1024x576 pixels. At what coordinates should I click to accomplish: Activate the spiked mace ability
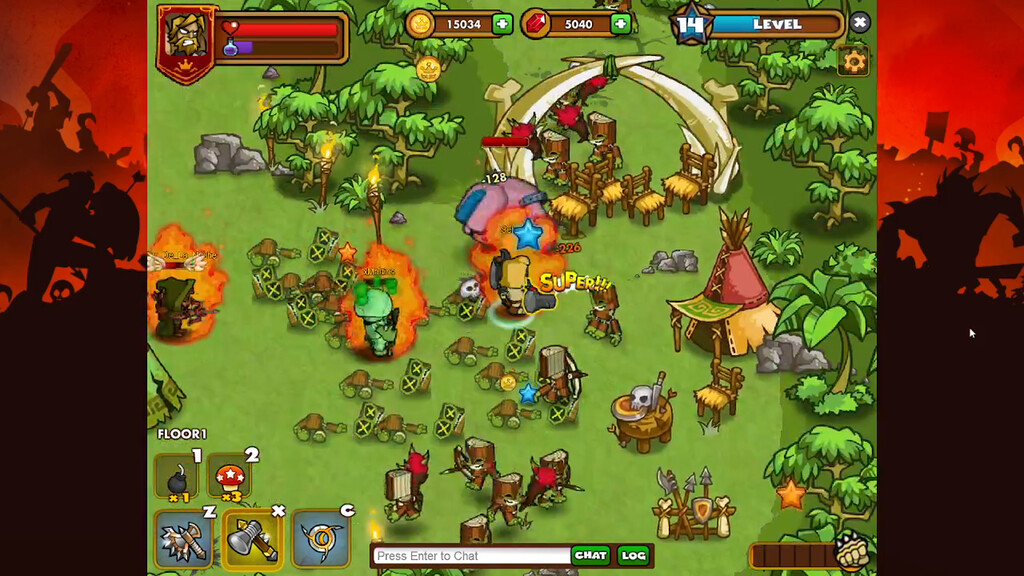[x=182, y=538]
